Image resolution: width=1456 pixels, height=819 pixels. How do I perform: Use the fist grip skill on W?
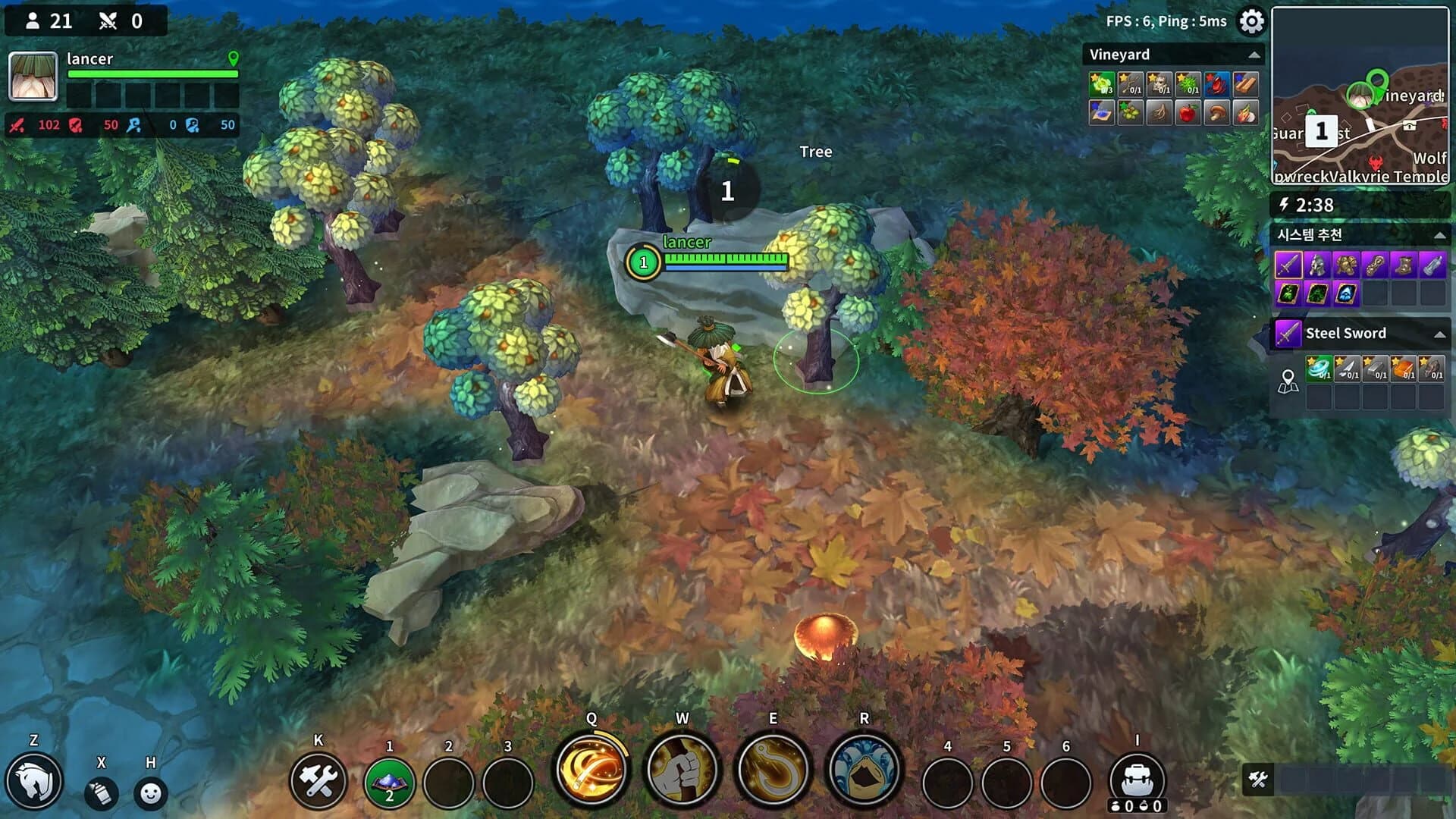681,769
